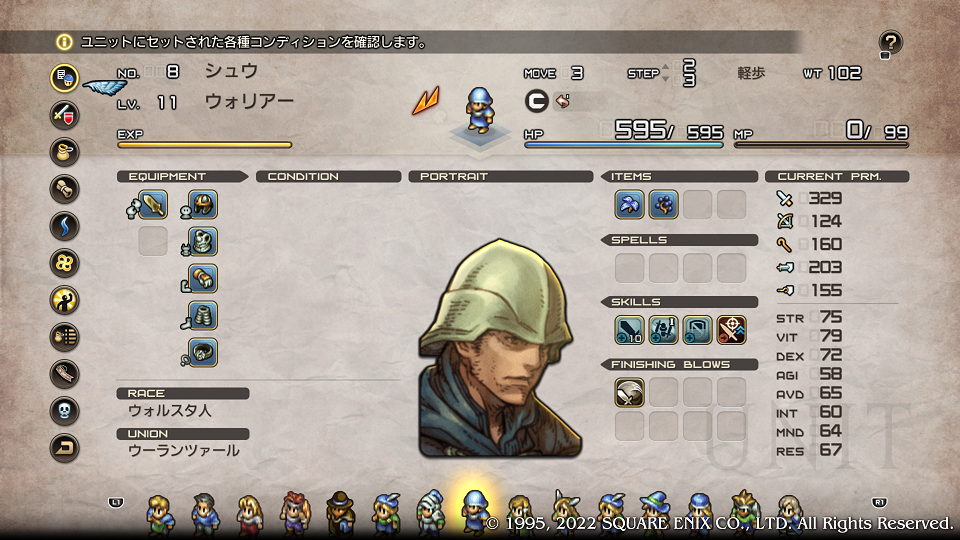This screenshot has width=960, height=540.
Task: Select the shield skill icon
Action: (697, 330)
